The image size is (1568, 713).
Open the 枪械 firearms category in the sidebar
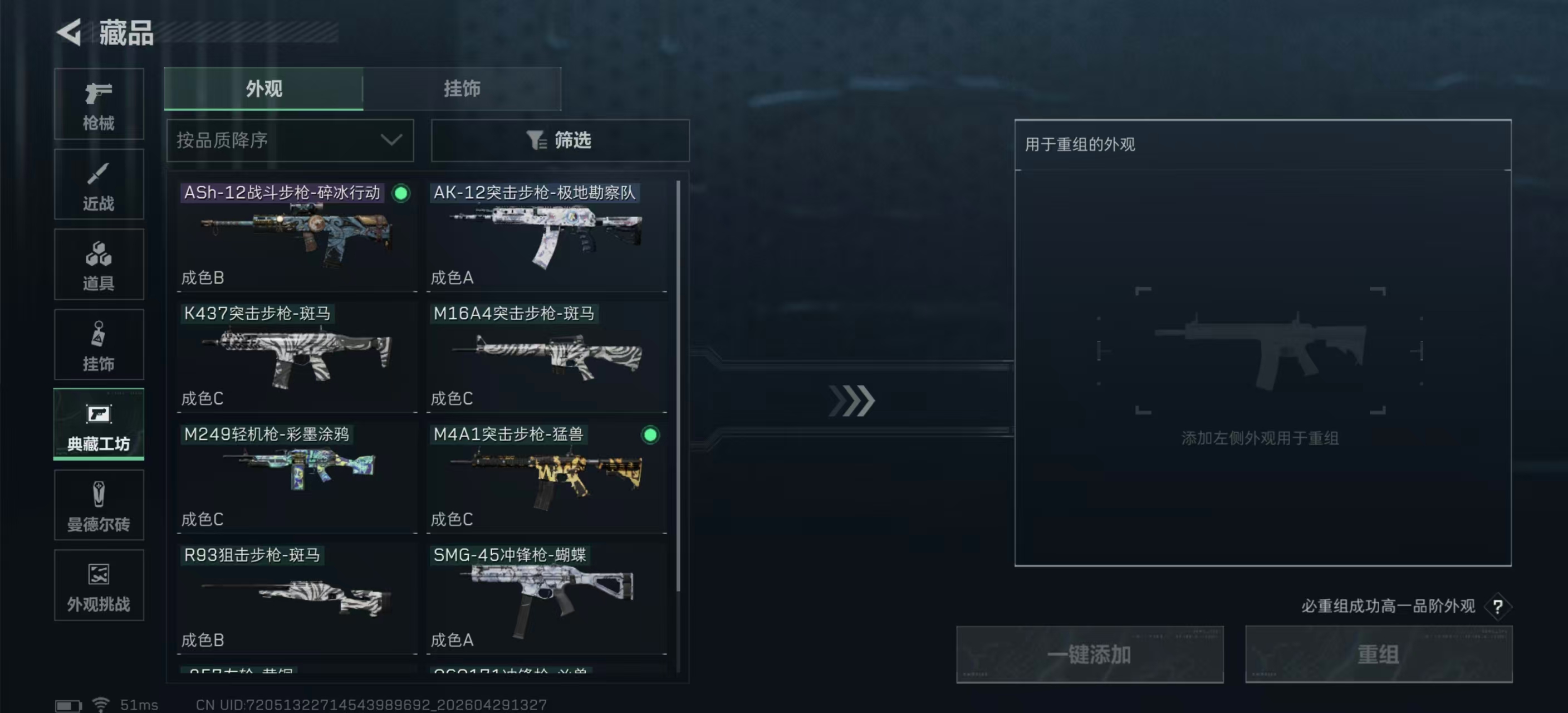pos(99,105)
